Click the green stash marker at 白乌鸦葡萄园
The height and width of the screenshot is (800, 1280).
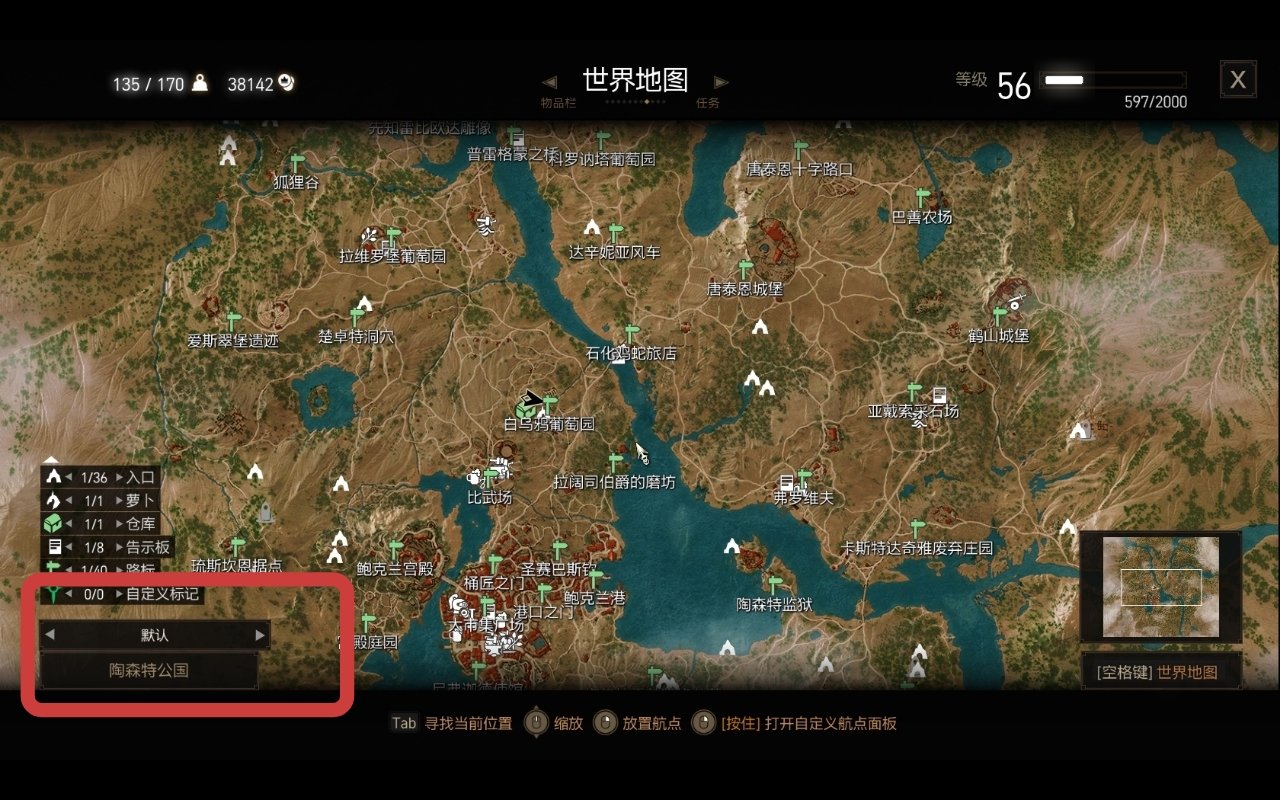pos(525,409)
